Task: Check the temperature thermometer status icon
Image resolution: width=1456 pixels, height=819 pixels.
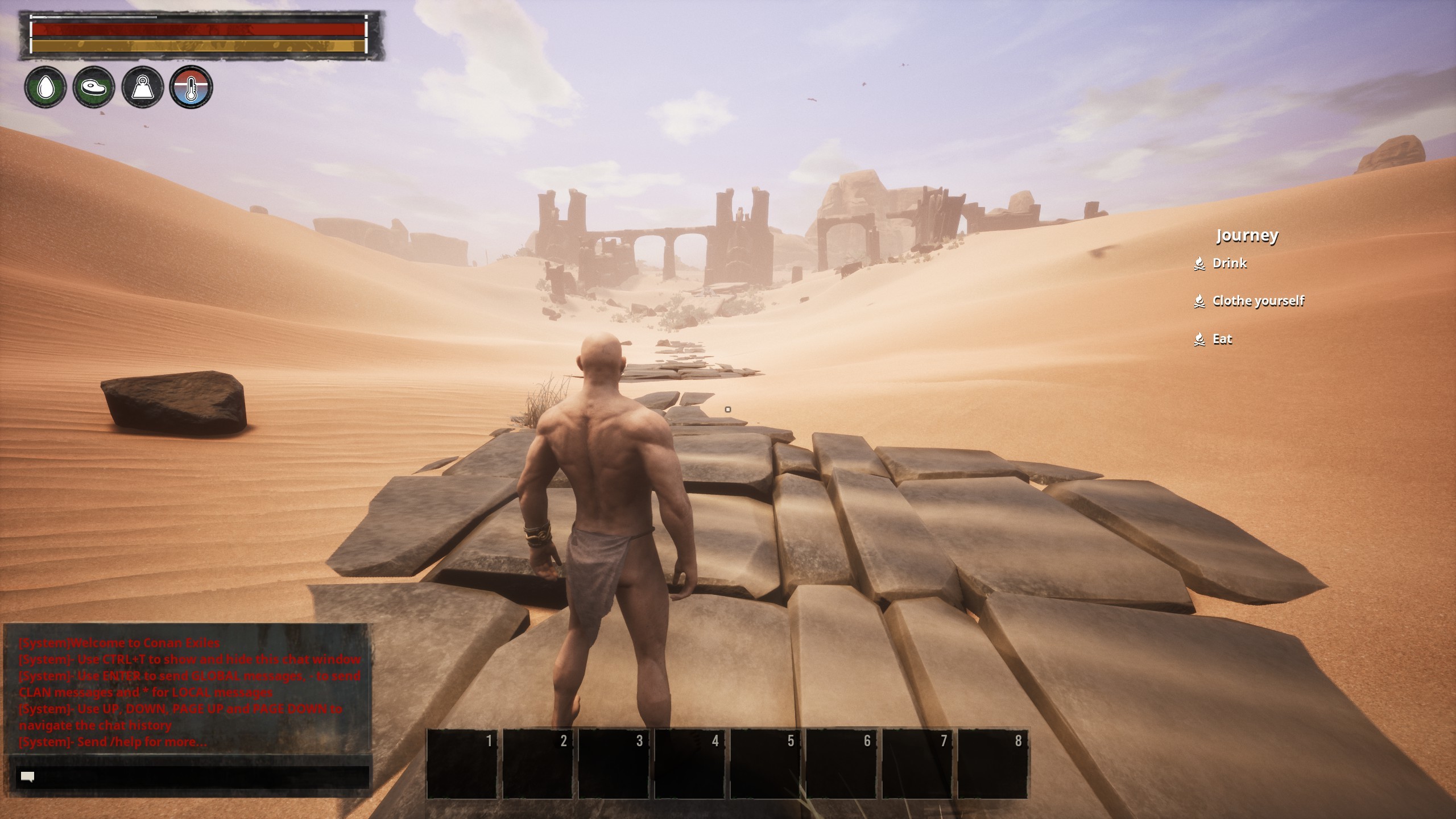Action: click(x=191, y=88)
